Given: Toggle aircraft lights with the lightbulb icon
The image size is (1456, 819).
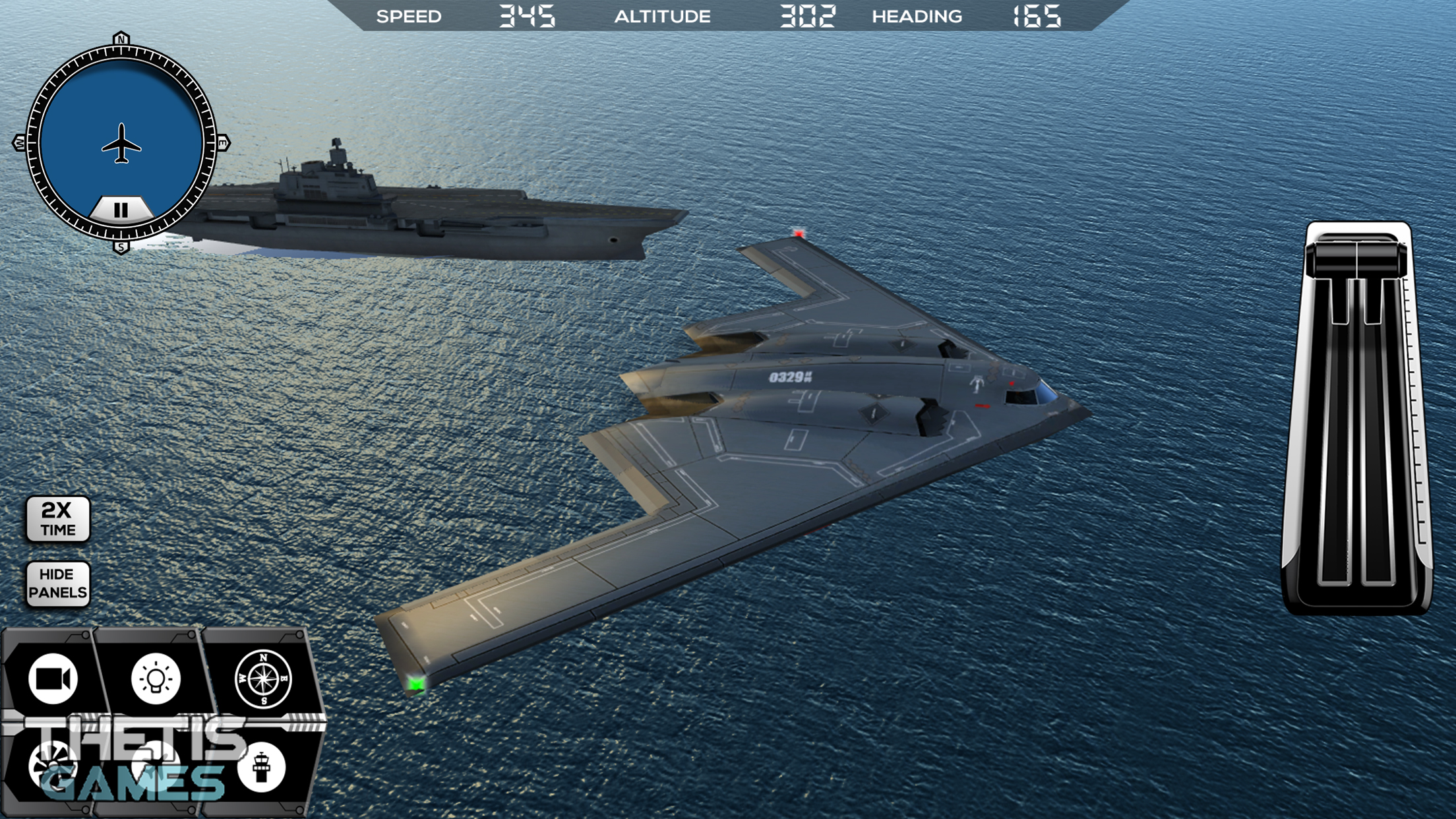Looking at the screenshot, I should coord(156,679).
